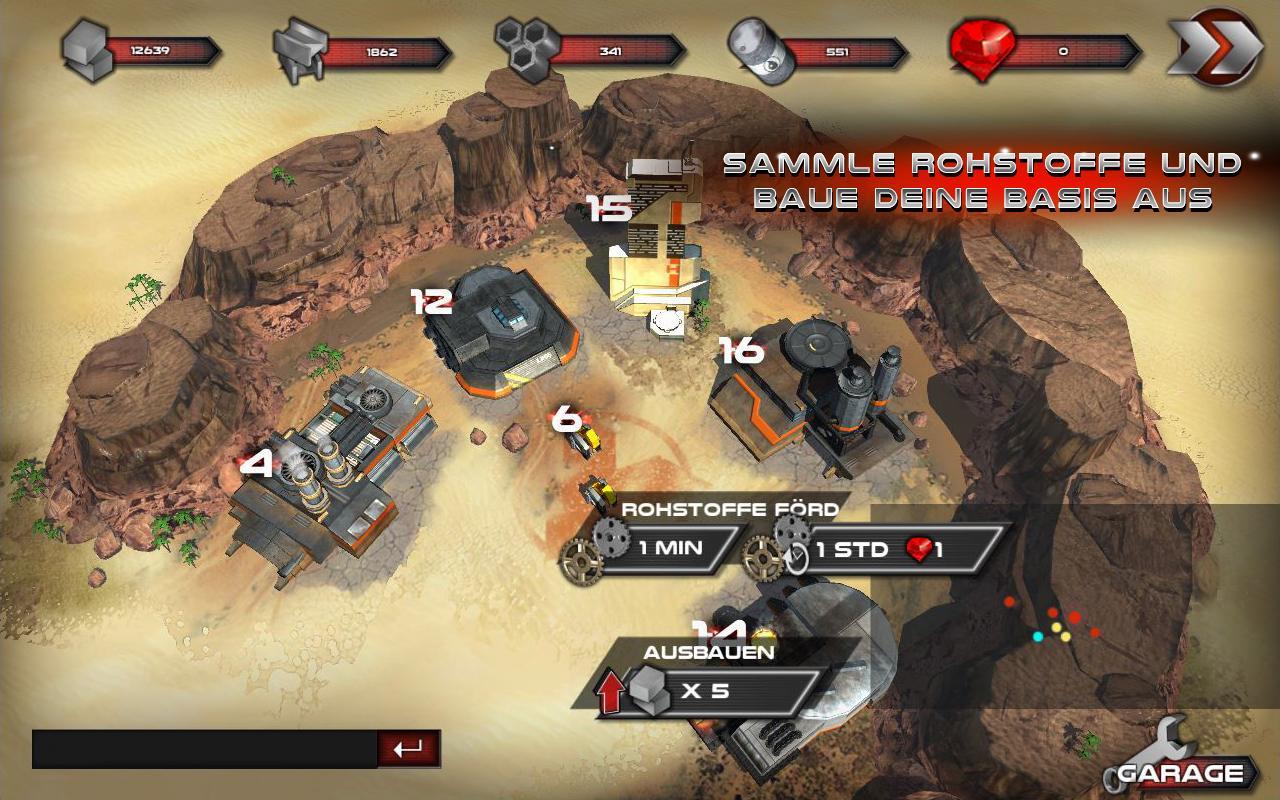Submit text with the red enter-arrow button

pyautogui.click(x=408, y=749)
